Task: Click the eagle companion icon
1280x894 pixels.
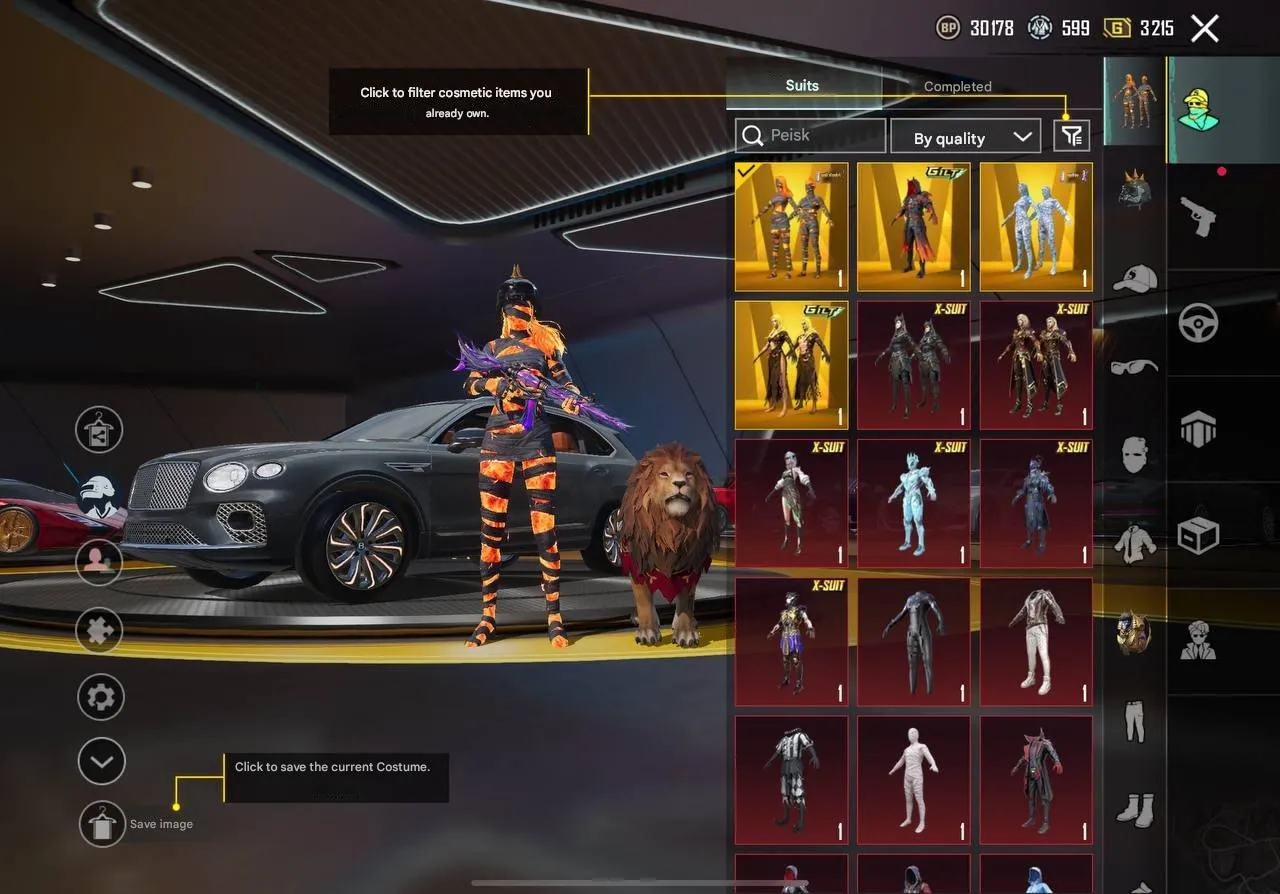Action: click(96, 493)
